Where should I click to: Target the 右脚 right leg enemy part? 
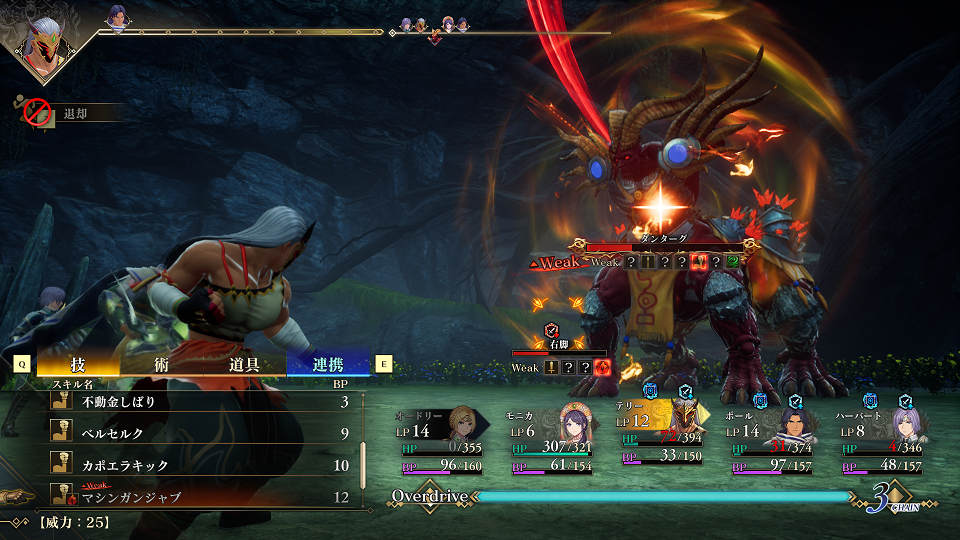point(558,343)
